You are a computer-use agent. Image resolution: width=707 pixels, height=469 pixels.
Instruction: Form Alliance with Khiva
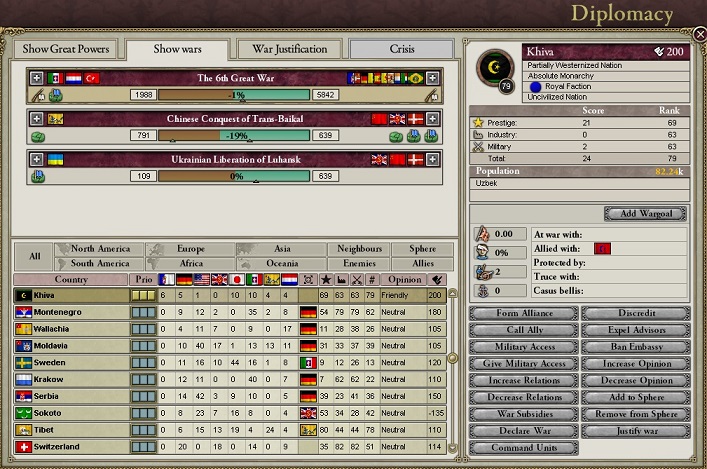[523, 313]
